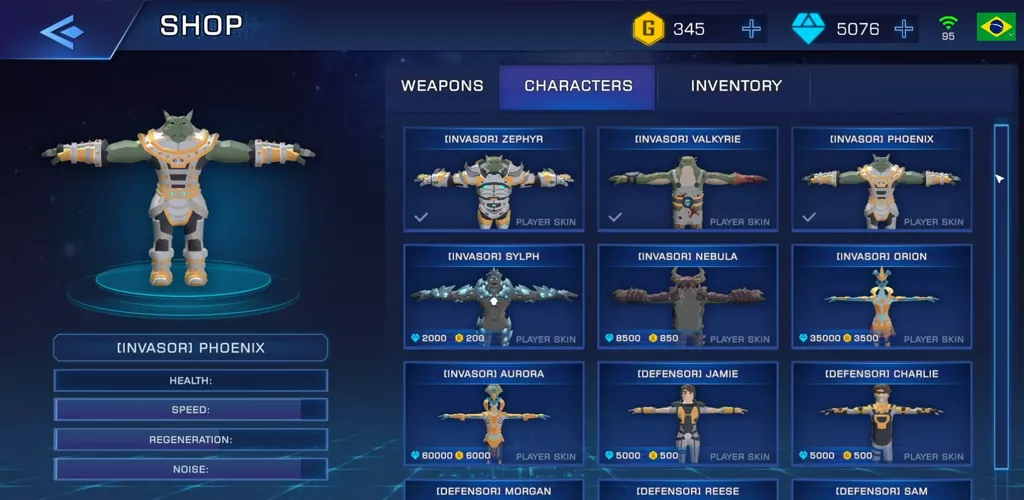Select the Invasor Nebula skin
1024x500 pixels.
click(688, 297)
